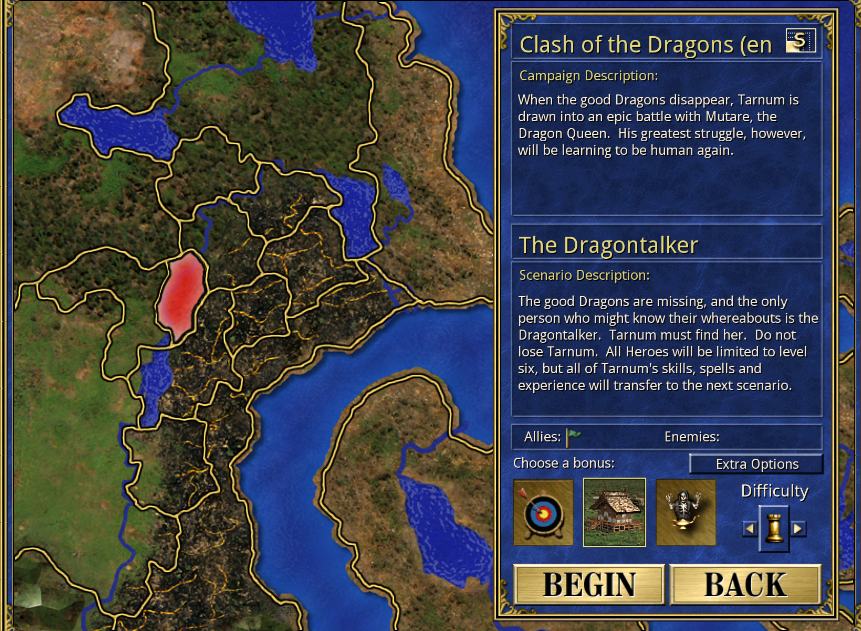Increase difficulty with the right arrow

pyautogui.click(x=798, y=528)
